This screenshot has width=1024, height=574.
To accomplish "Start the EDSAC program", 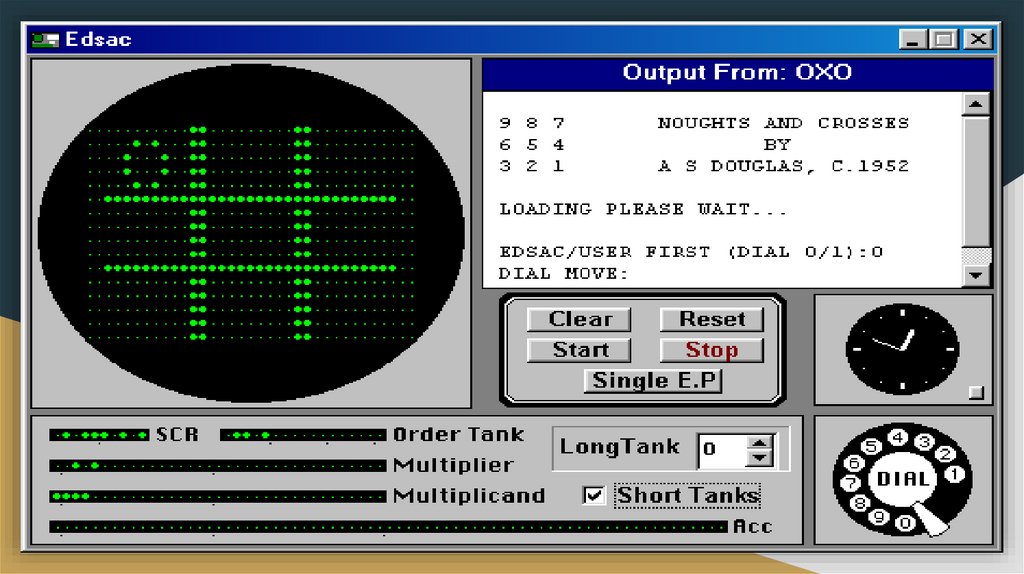I will [x=580, y=350].
